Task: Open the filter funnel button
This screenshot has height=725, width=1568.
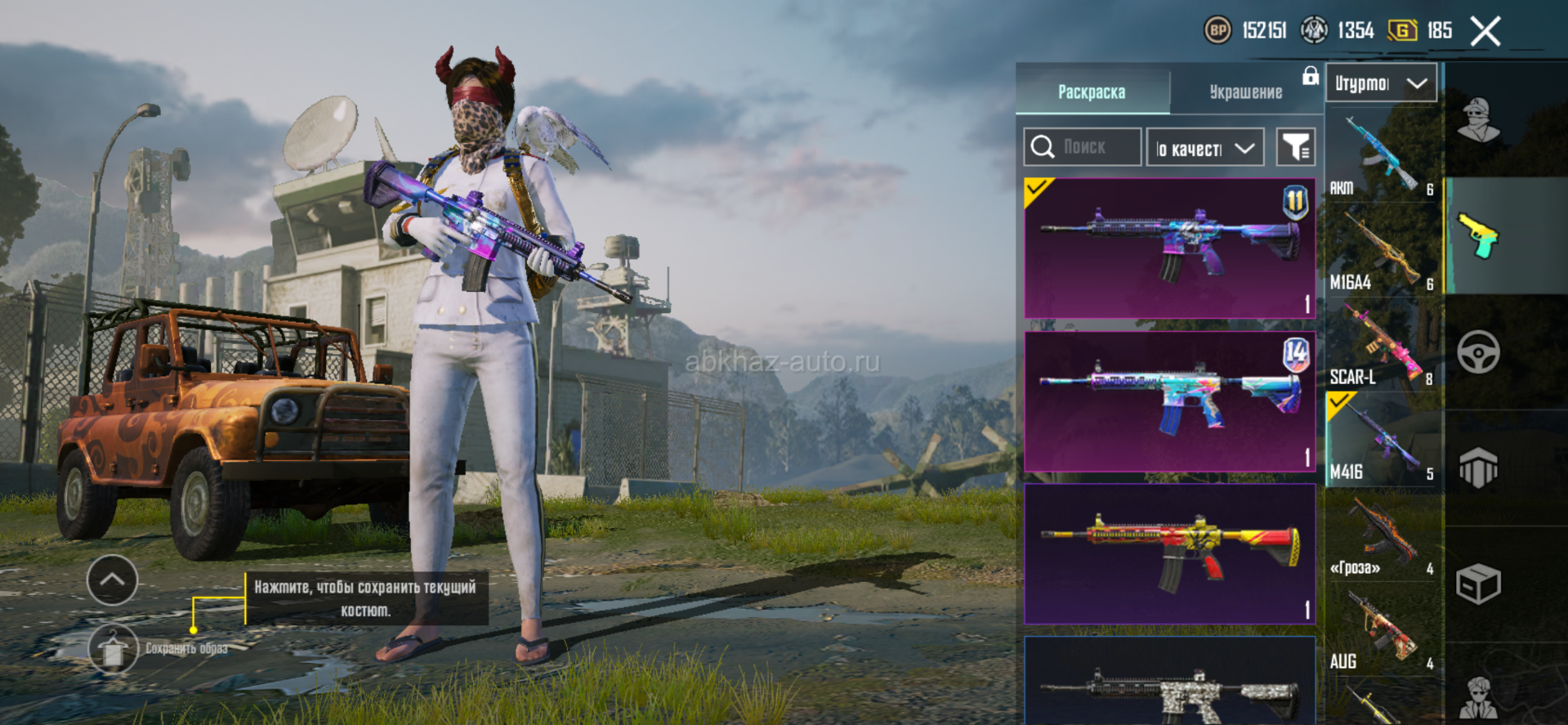Action: tap(1295, 147)
